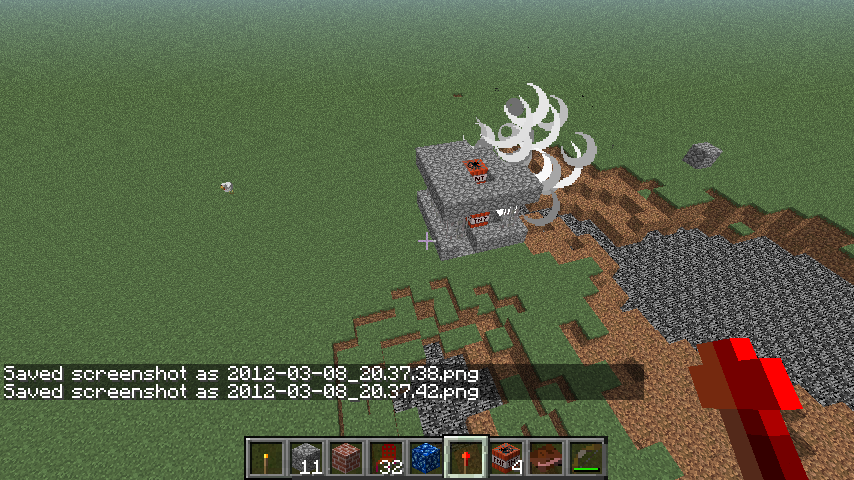Pick the blue lapis block slot
The image size is (854, 480).
[x=425, y=458]
